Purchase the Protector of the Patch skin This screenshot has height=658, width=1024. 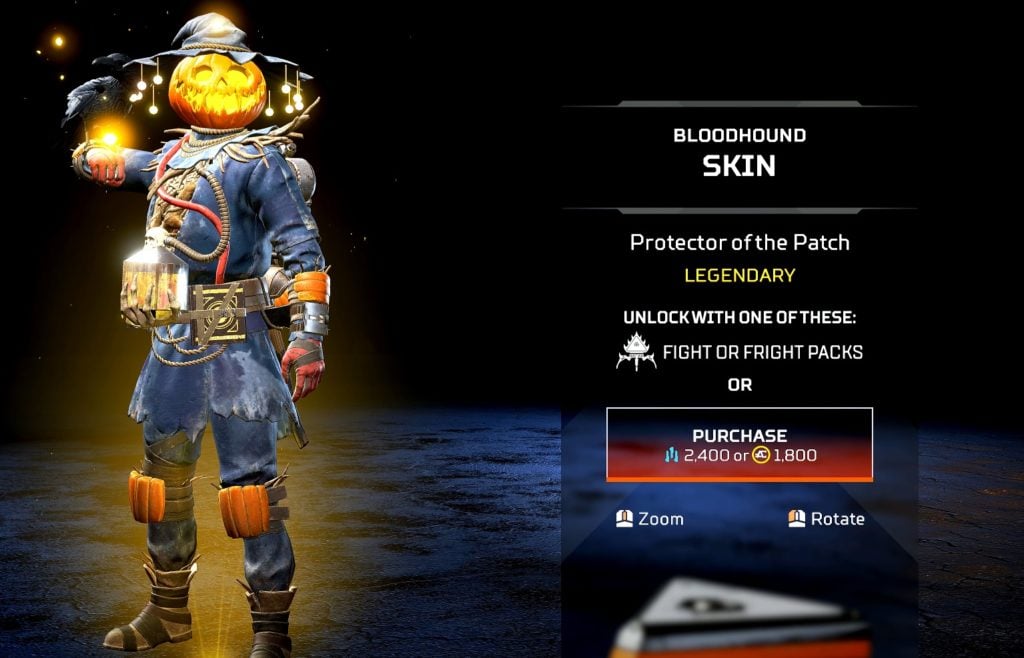pyautogui.click(x=739, y=444)
